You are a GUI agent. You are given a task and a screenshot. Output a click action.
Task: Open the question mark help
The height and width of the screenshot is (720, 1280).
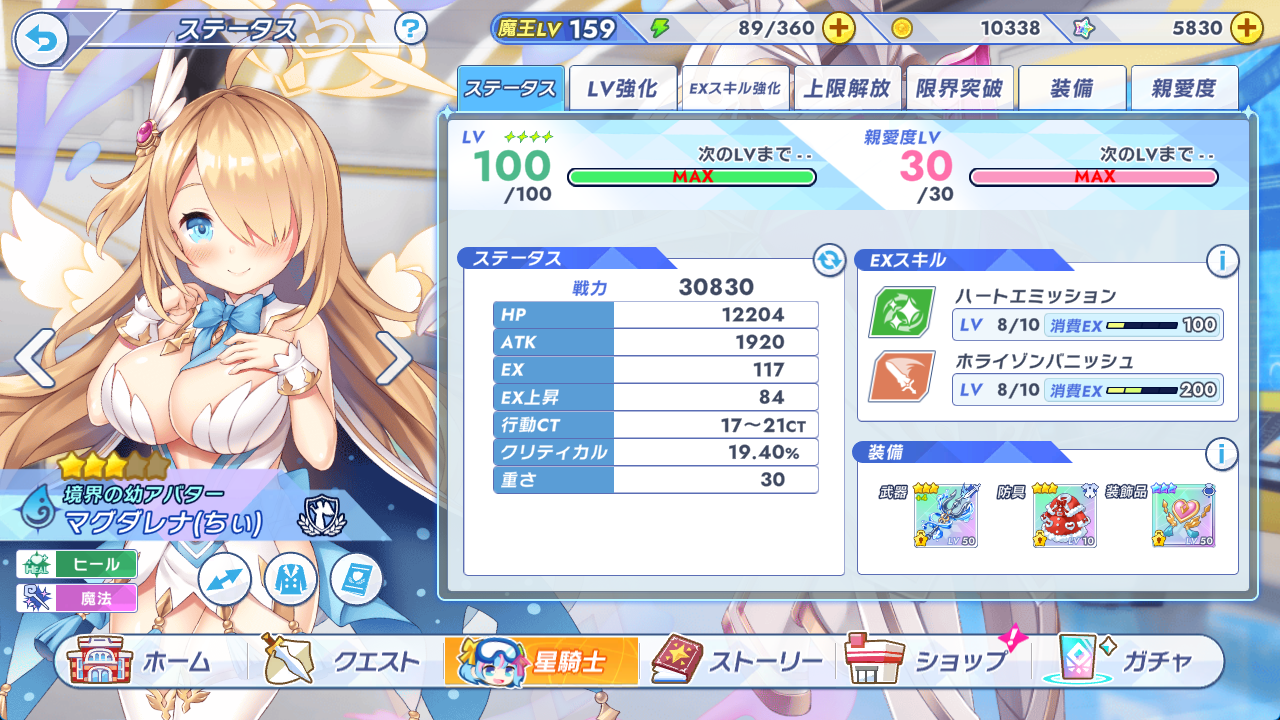point(411,28)
